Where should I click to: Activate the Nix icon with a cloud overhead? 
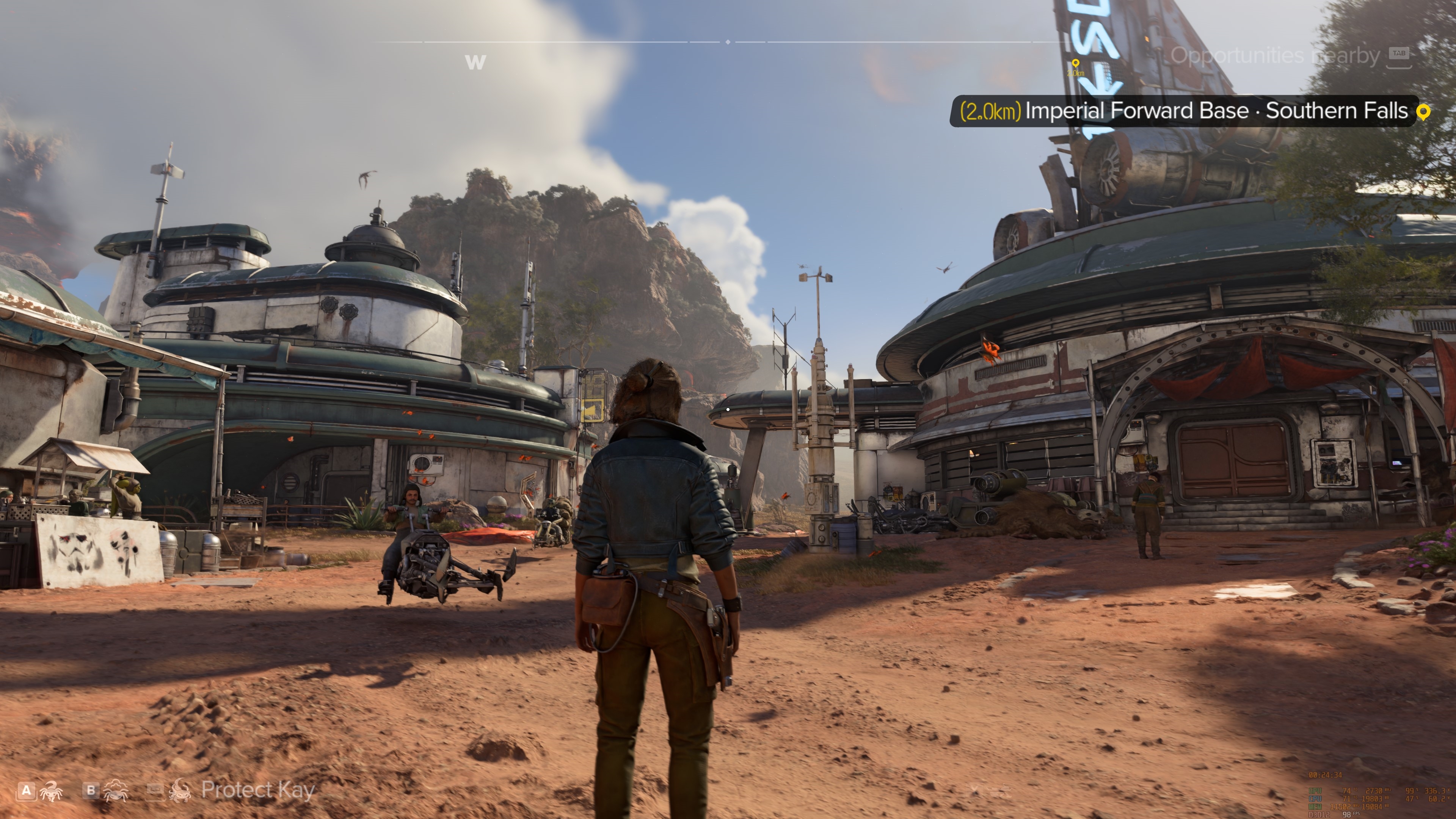[116, 791]
